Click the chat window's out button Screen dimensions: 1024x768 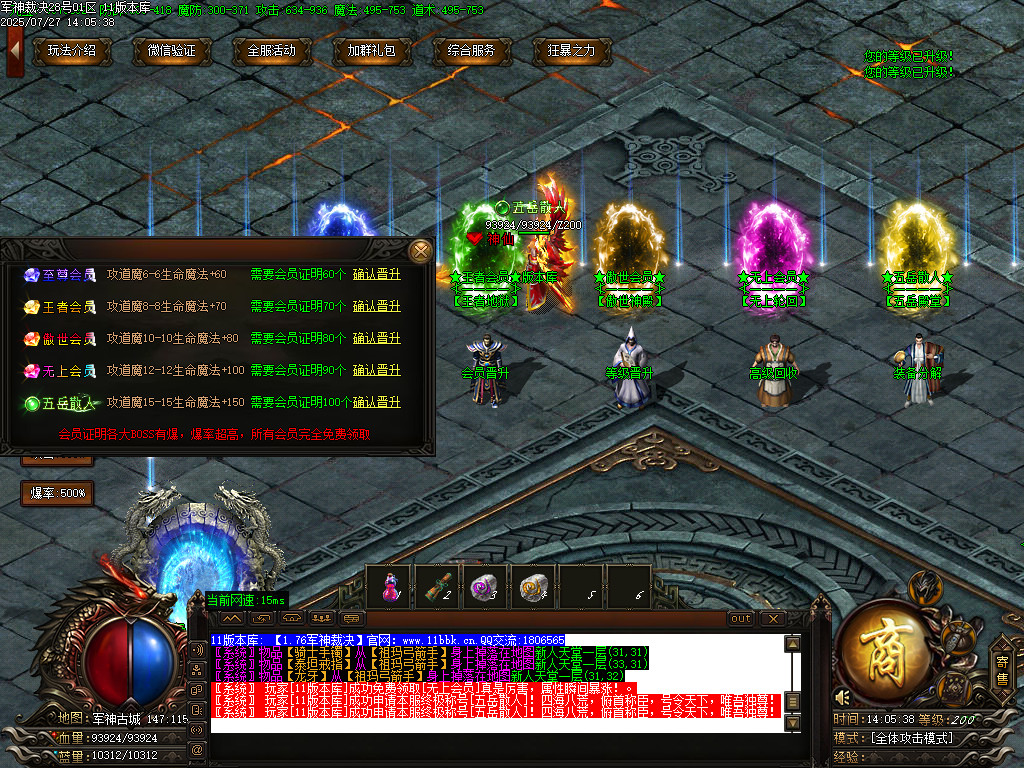coord(741,619)
